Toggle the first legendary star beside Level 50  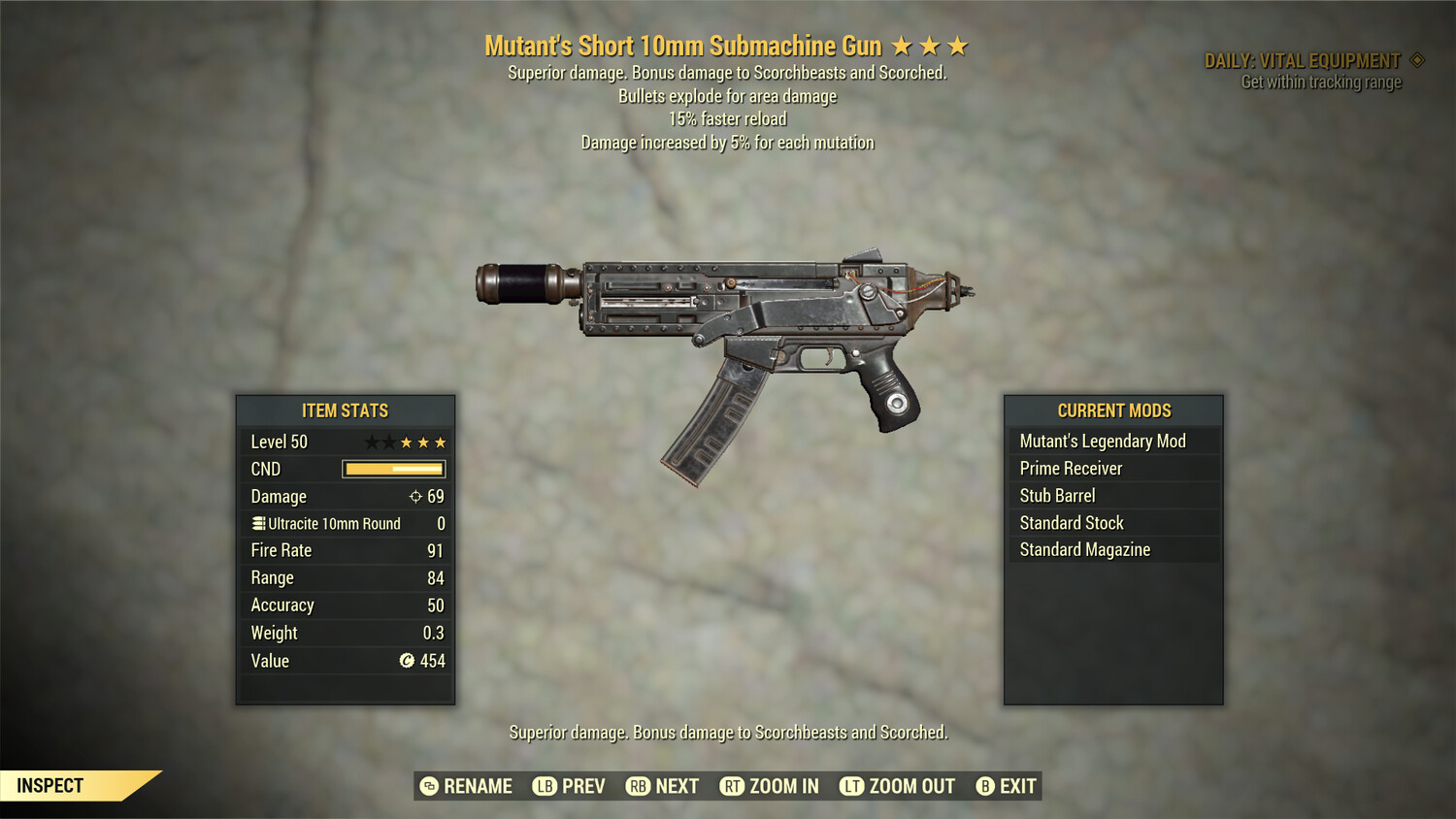[372, 442]
